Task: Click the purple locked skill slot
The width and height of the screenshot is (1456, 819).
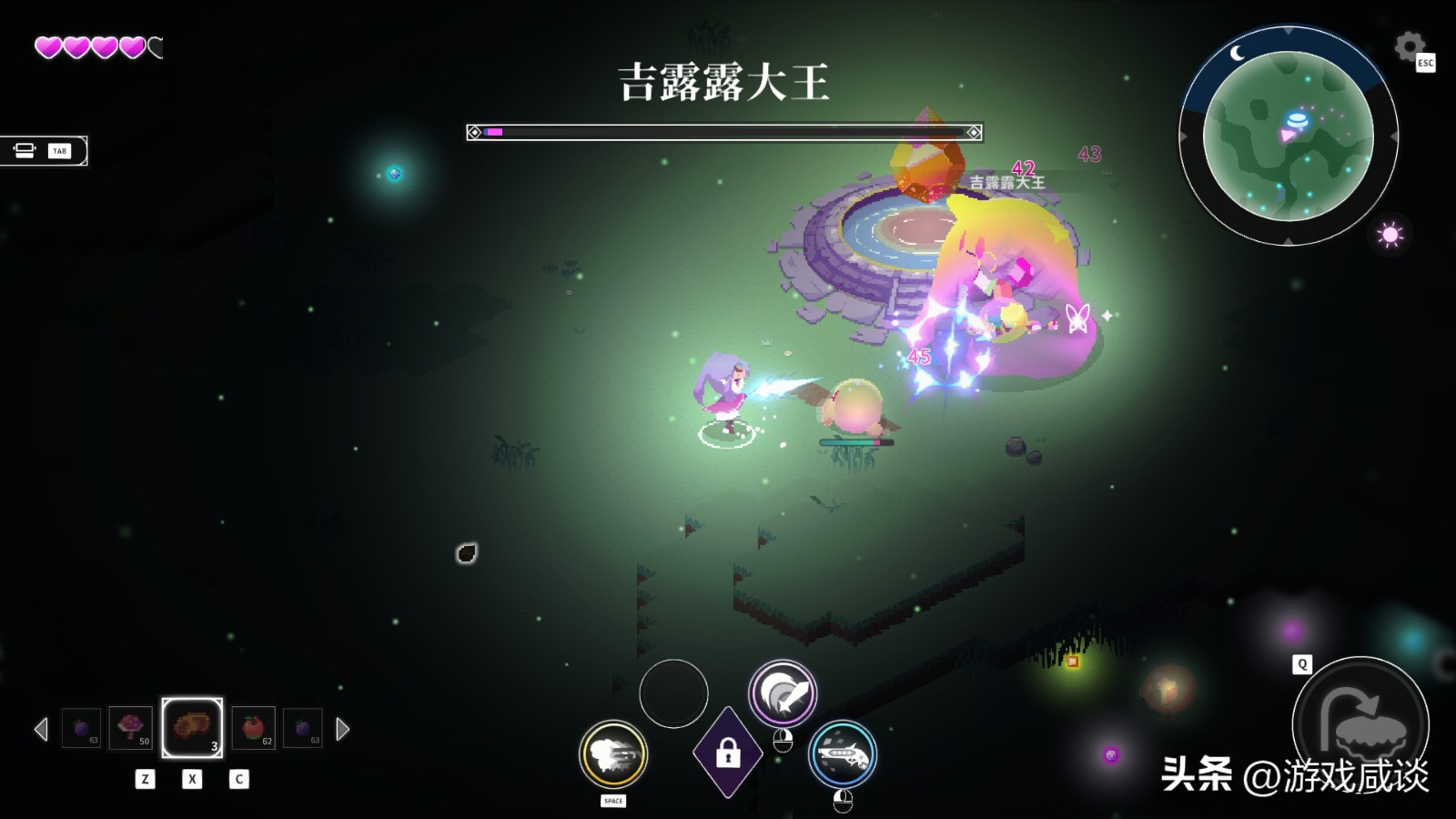Action: [727, 753]
